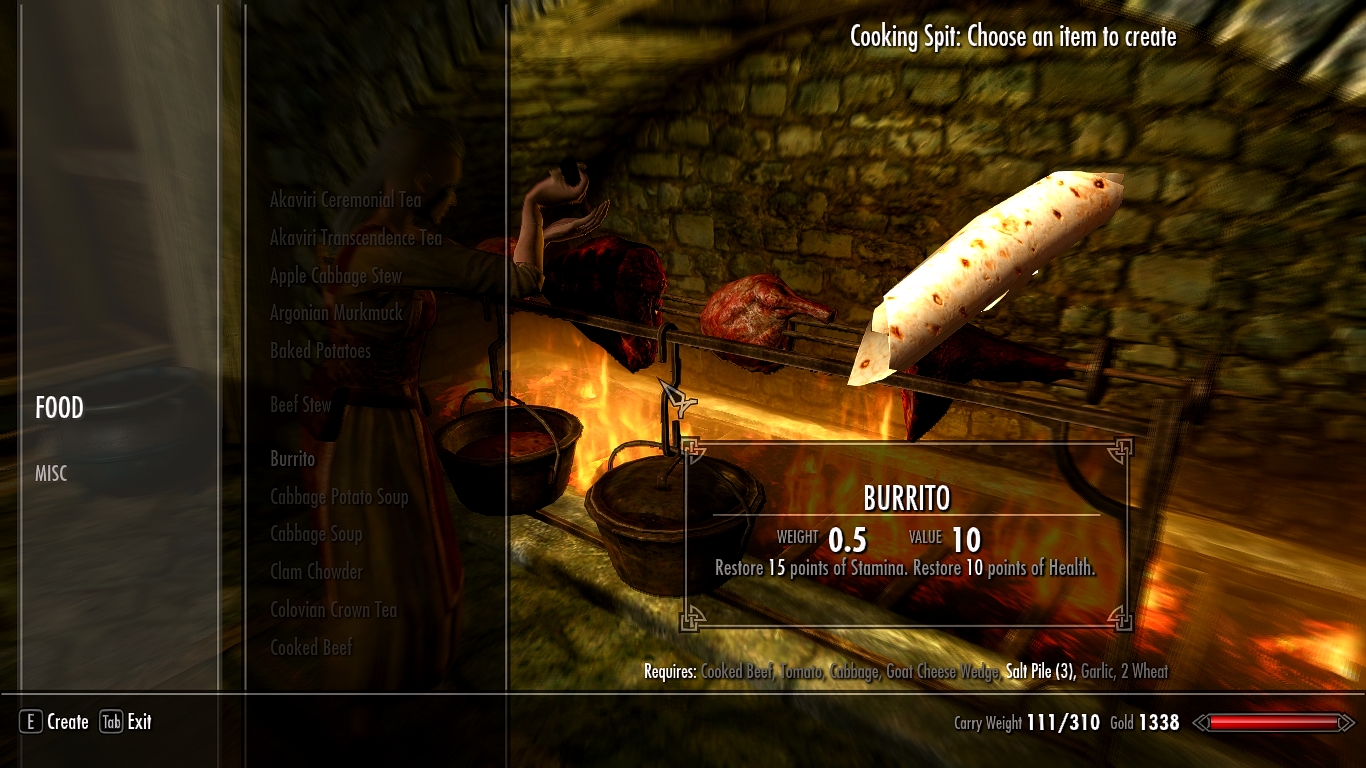Exit the cooking menu
Image resolution: width=1366 pixels, height=768 pixels.
coord(126,722)
